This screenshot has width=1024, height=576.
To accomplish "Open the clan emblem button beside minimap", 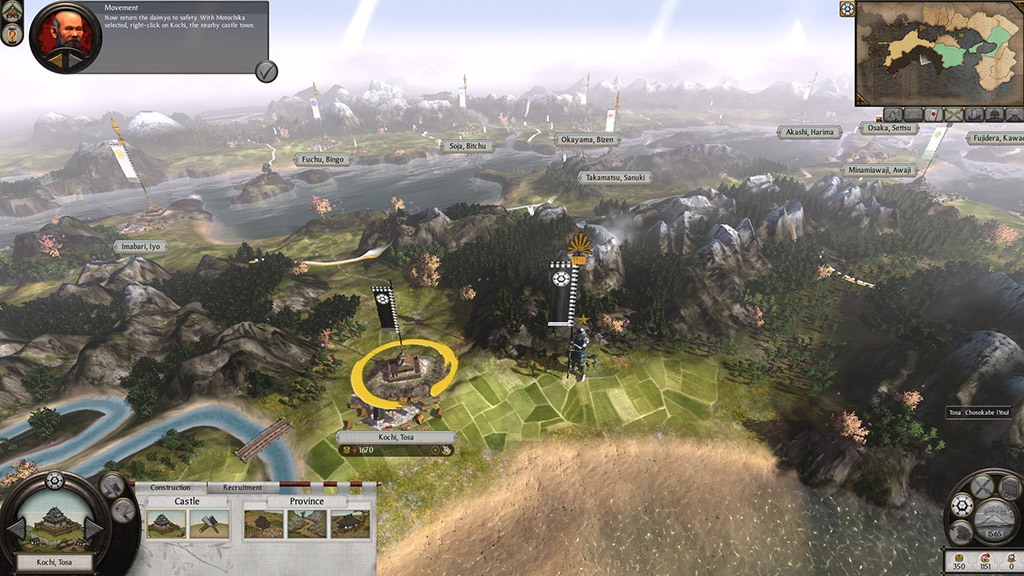I will pos(848,9).
